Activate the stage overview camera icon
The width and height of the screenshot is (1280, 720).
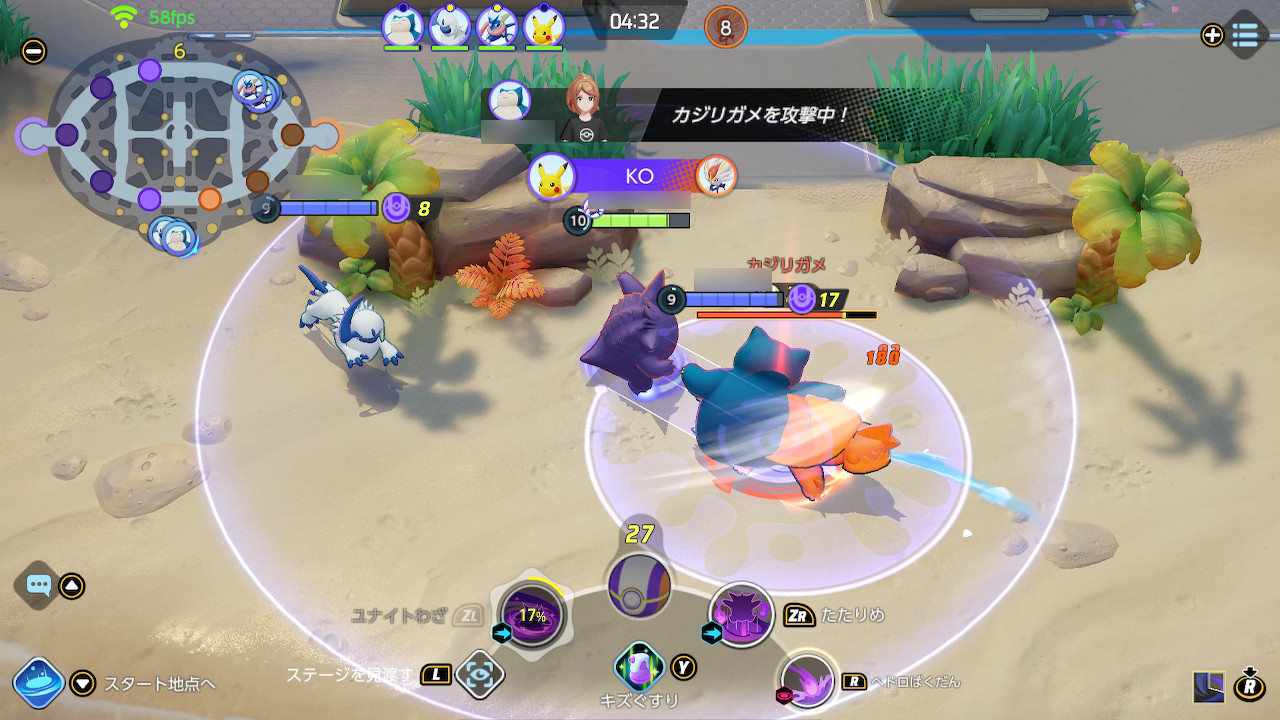(479, 674)
